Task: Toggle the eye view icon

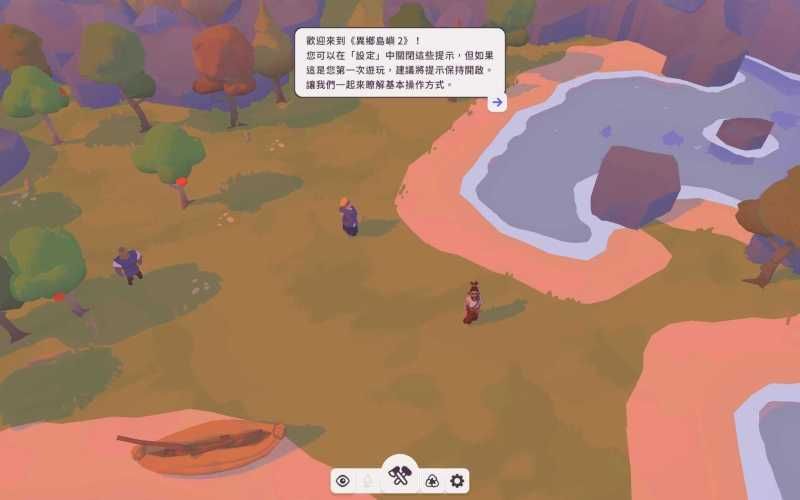Action: (x=343, y=481)
